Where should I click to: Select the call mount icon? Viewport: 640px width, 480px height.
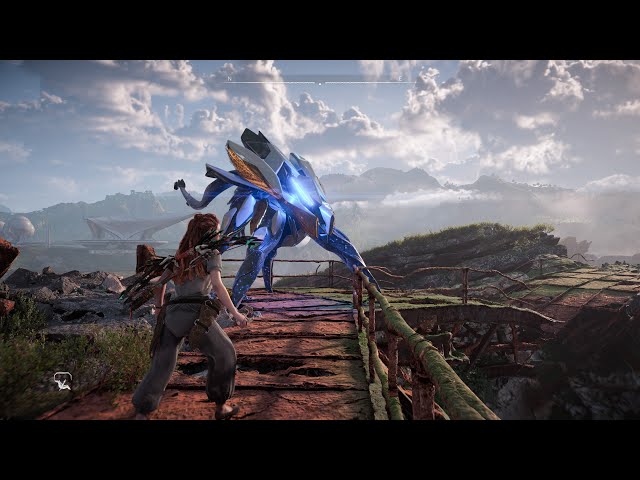(x=62, y=380)
